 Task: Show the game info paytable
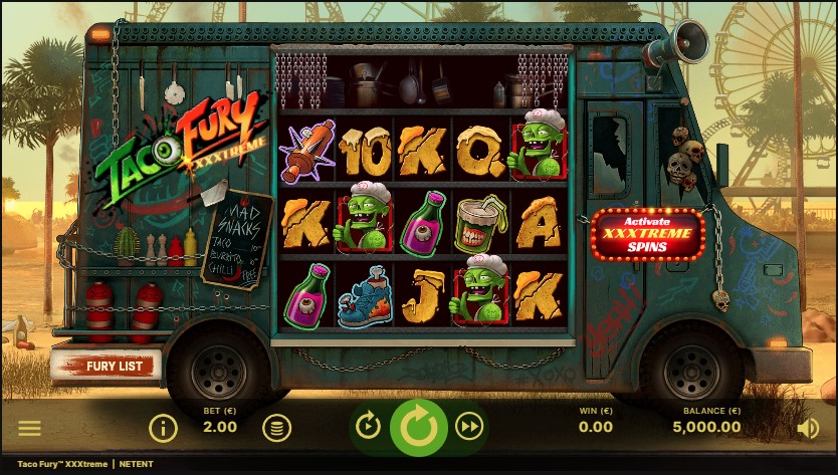[163, 428]
